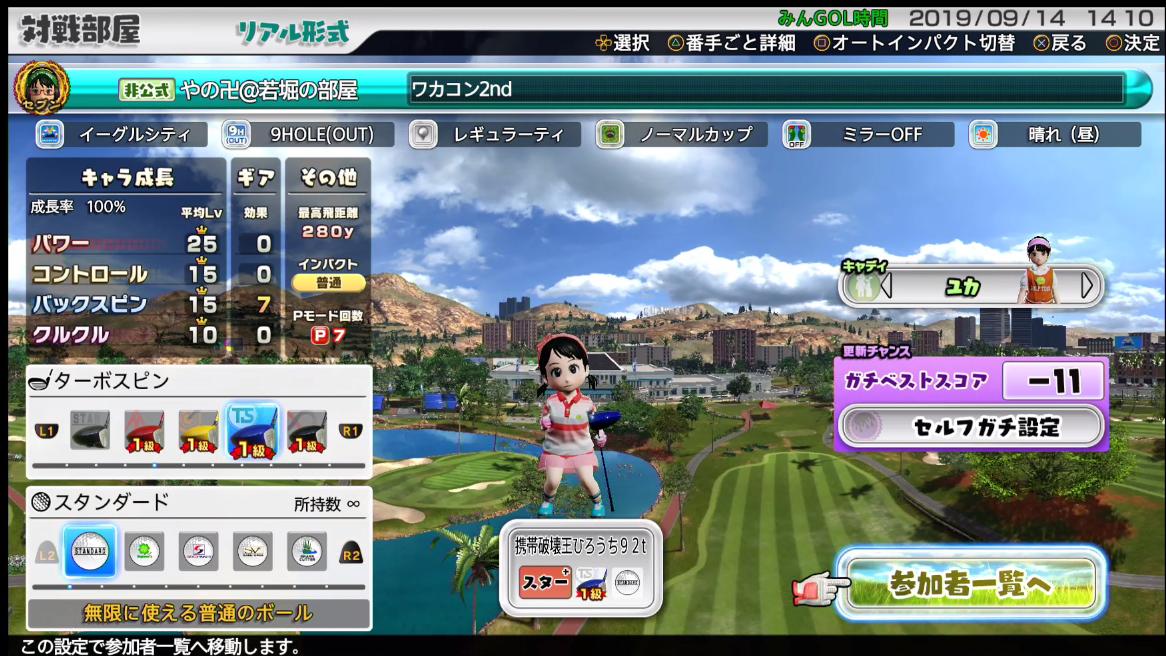The width and height of the screenshot is (1166, 656).
Task: Open the player card for 携帯破壊王ぴろうち９２ｔ
Action: click(x=580, y=566)
